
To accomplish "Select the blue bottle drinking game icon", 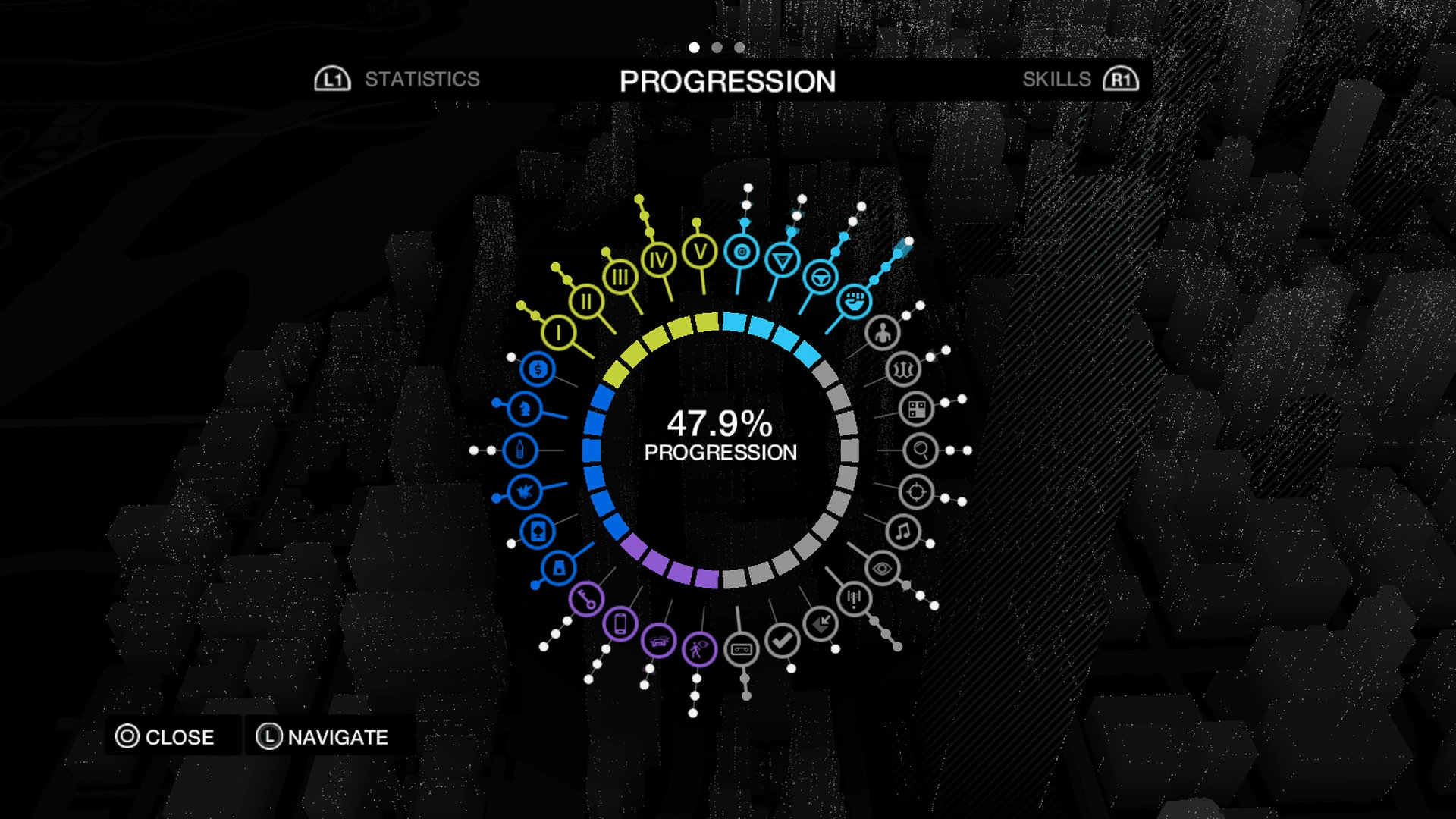I will [519, 450].
